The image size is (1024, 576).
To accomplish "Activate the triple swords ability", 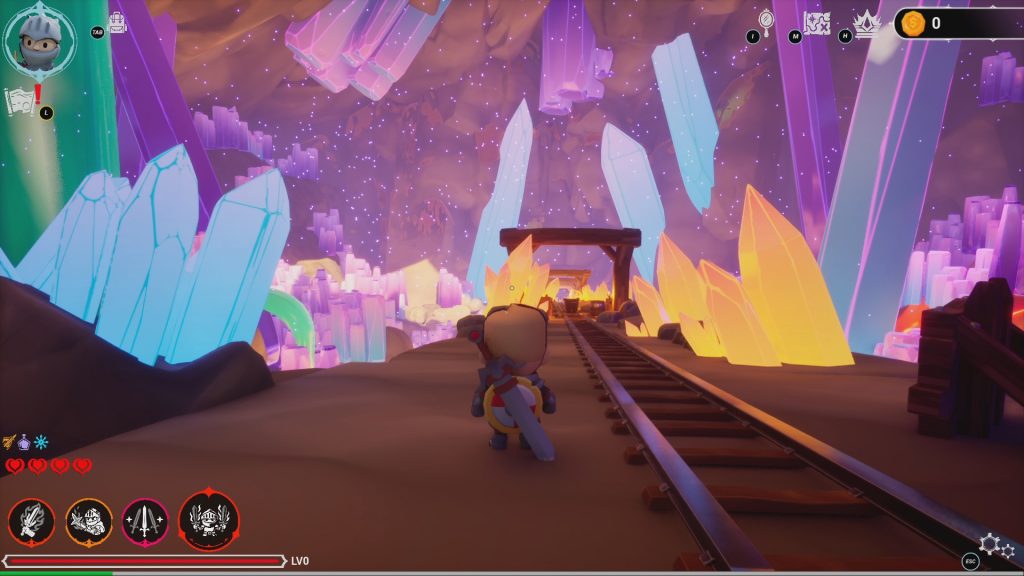I will (x=146, y=521).
